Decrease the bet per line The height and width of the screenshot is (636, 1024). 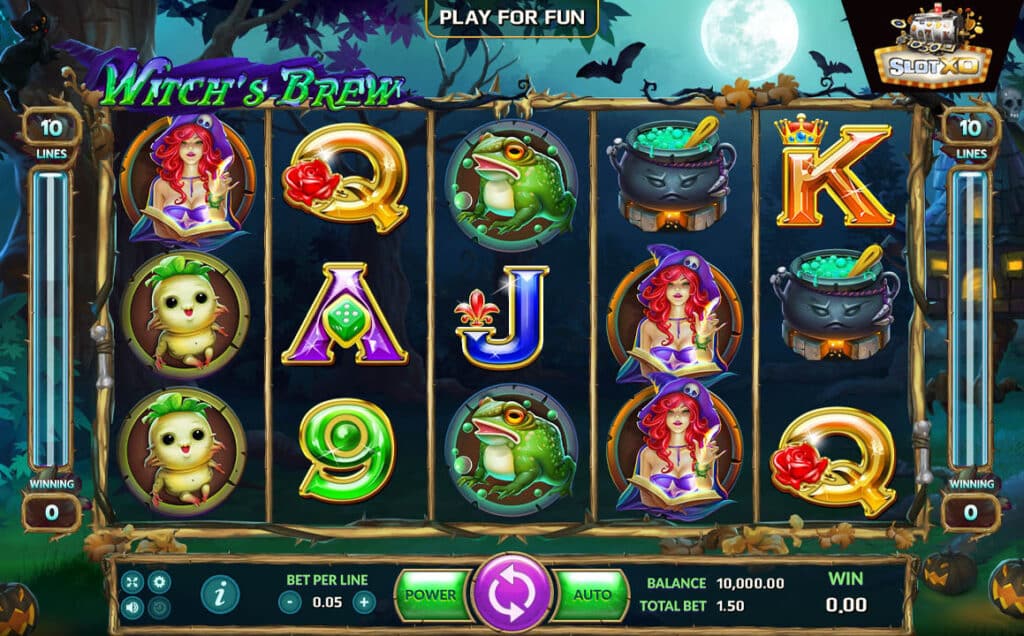click(x=290, y=602)
